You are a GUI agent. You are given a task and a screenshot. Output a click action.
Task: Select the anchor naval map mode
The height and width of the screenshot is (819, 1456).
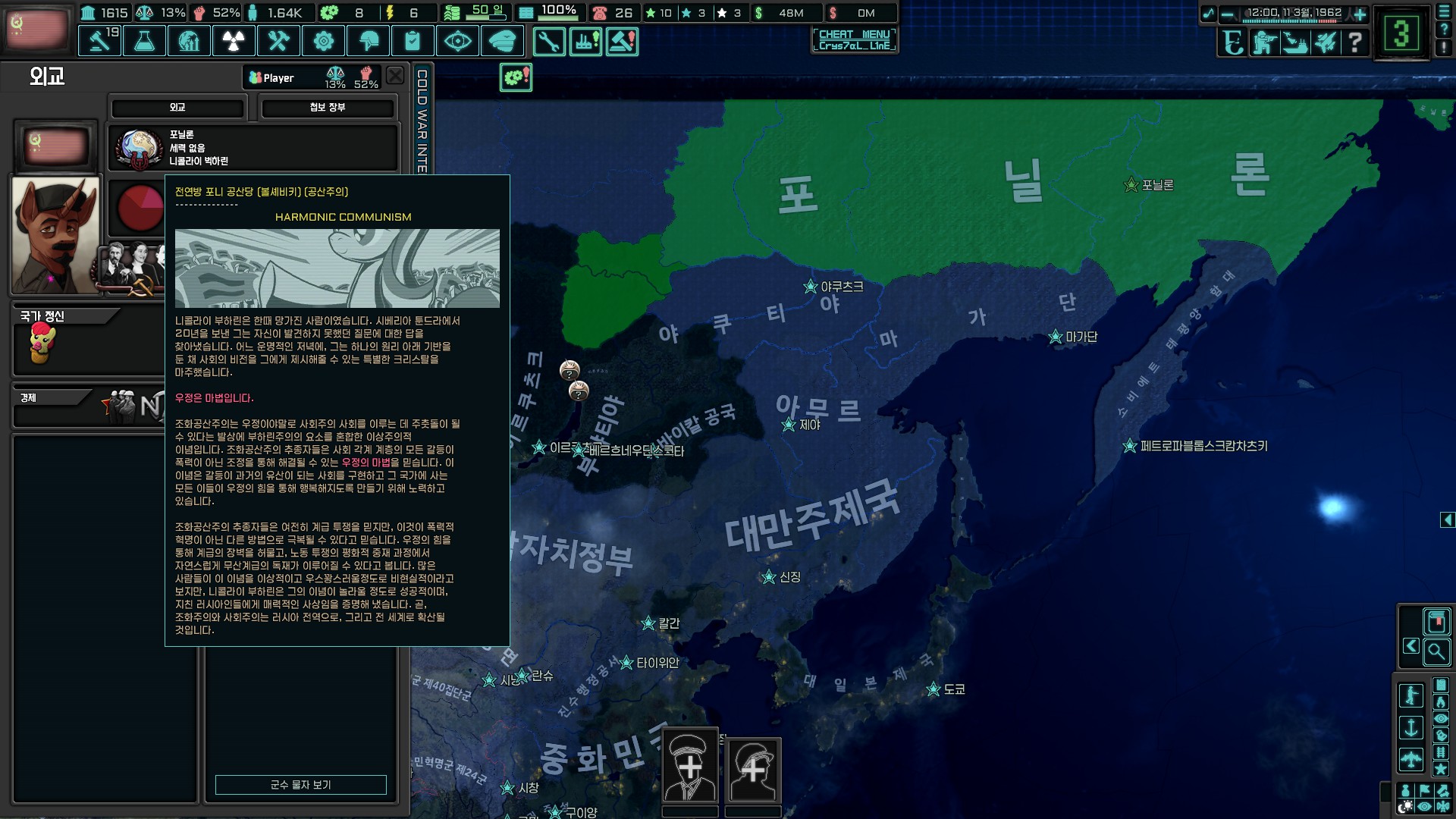click(1410, 727)
